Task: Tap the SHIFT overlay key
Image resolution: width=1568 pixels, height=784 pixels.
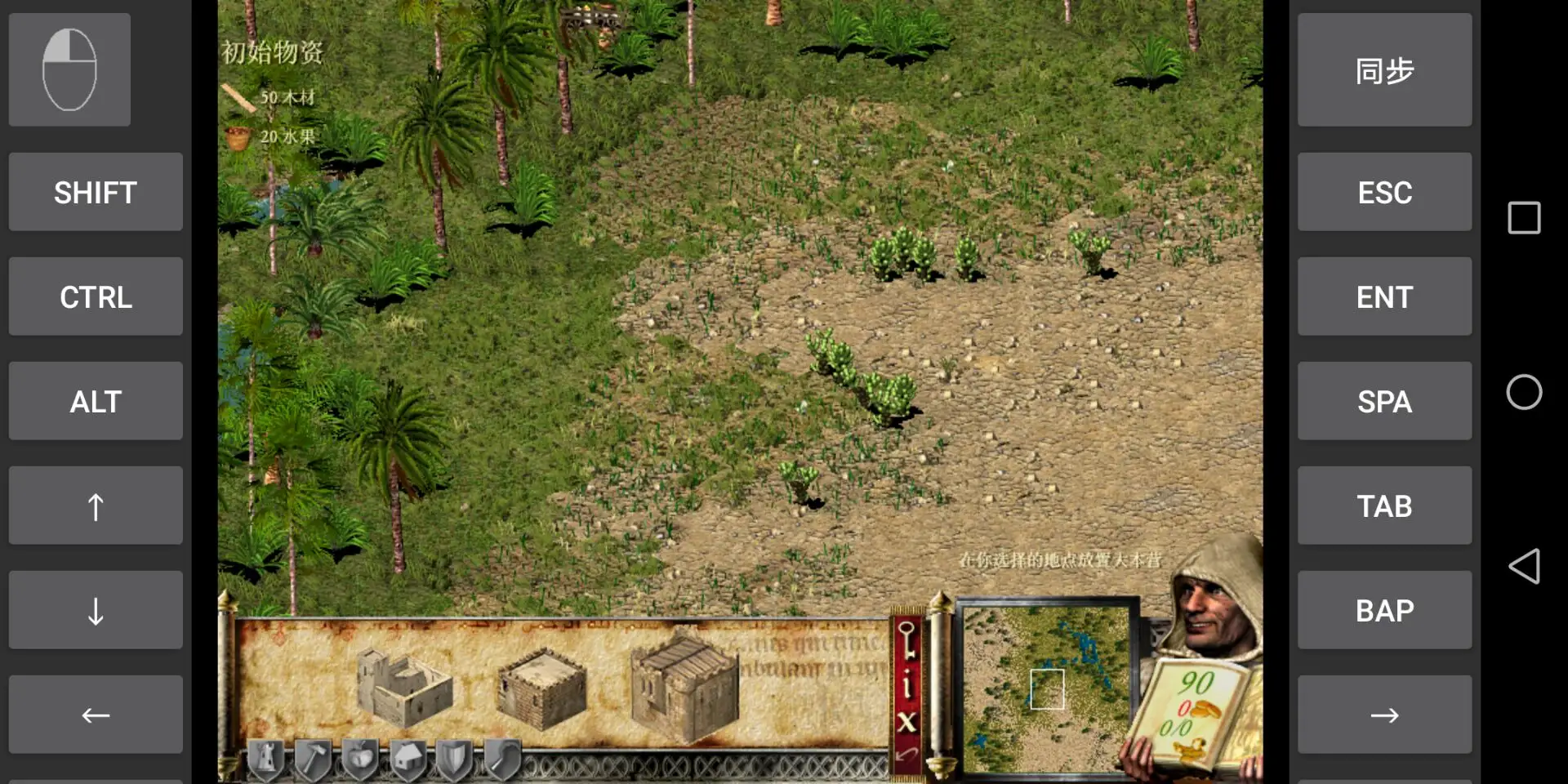Action: [96, 192]
